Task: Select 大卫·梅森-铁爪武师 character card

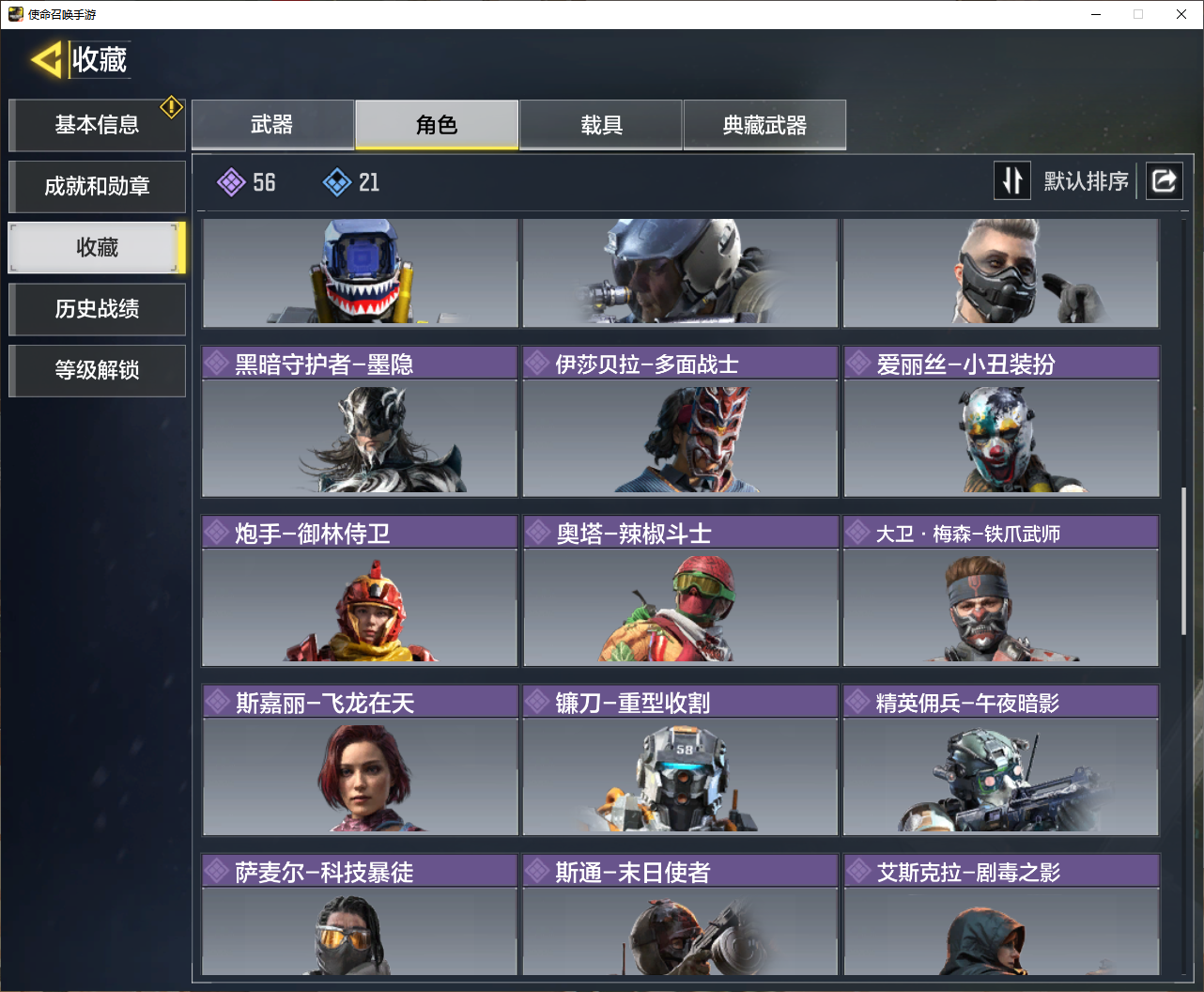Action: (1001, 592)
